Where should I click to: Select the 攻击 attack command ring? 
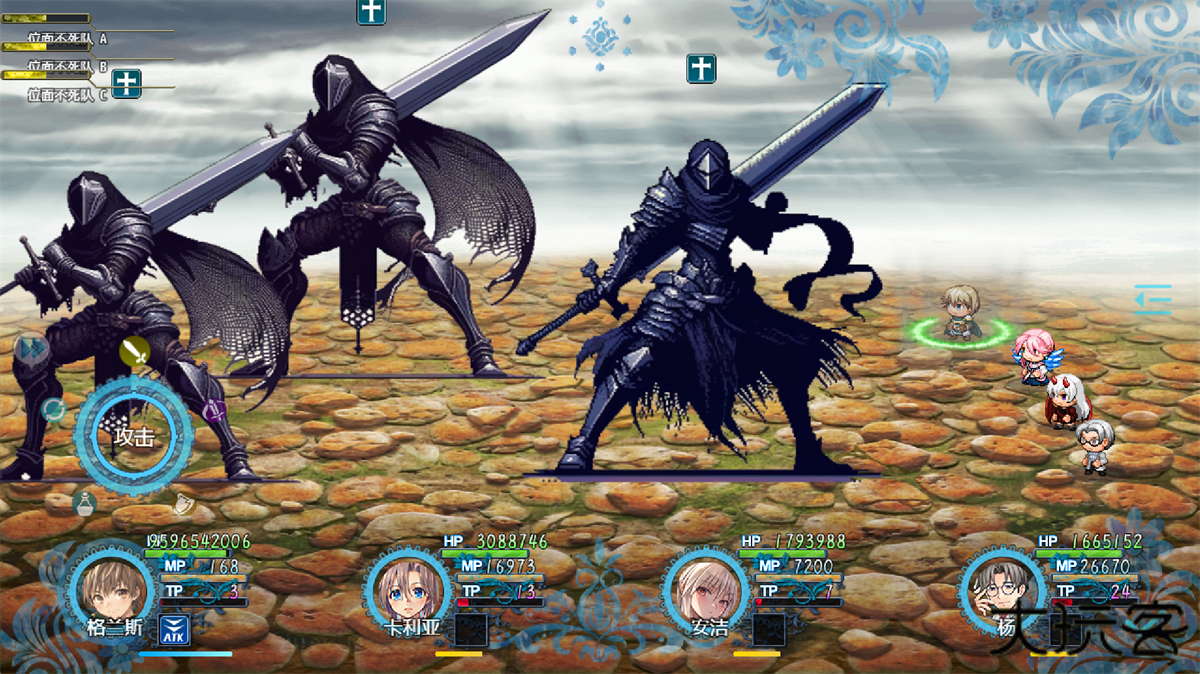coord(133,435)
